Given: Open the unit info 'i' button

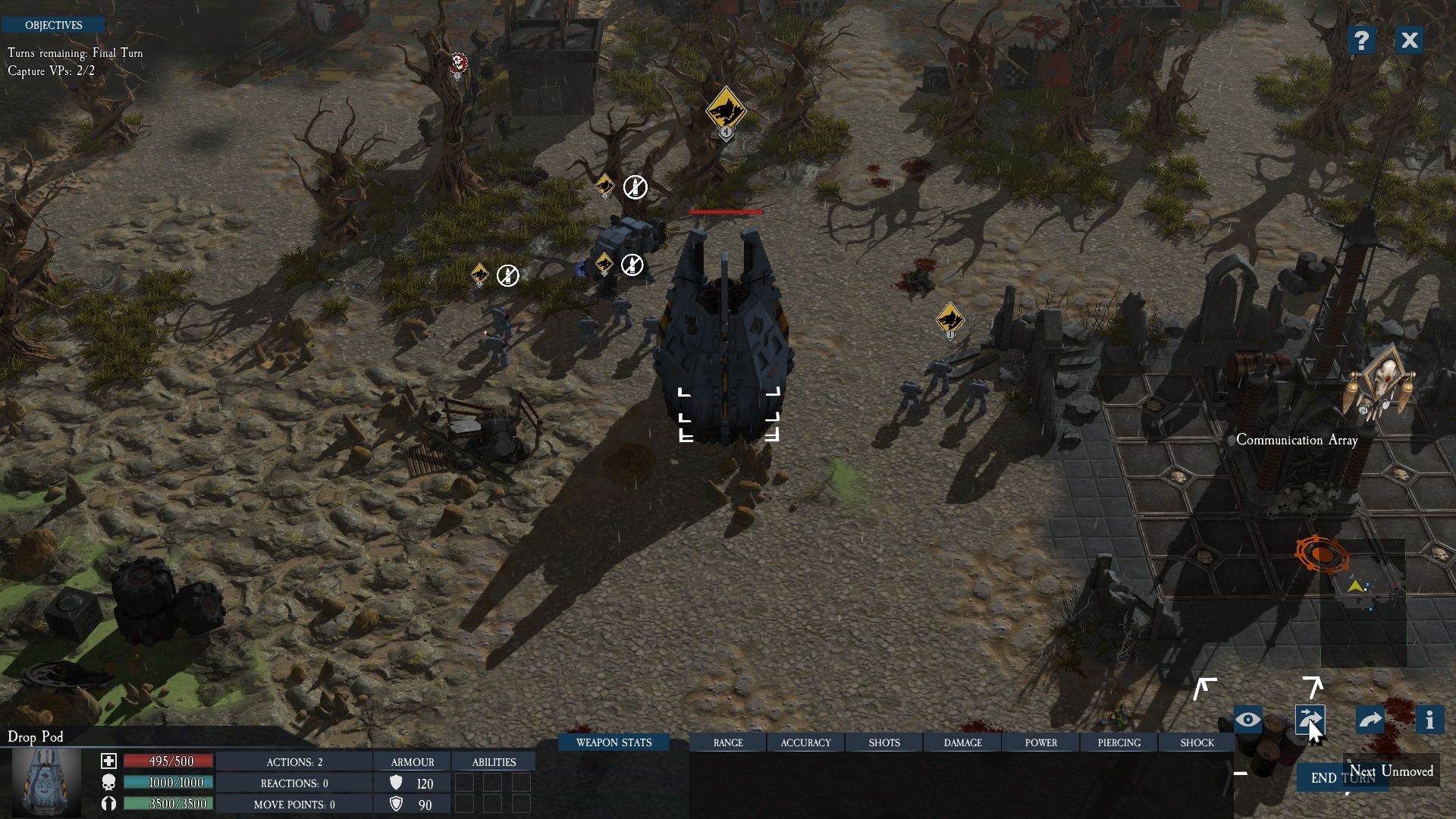Looking at the screenshot, I should 1429,720.
